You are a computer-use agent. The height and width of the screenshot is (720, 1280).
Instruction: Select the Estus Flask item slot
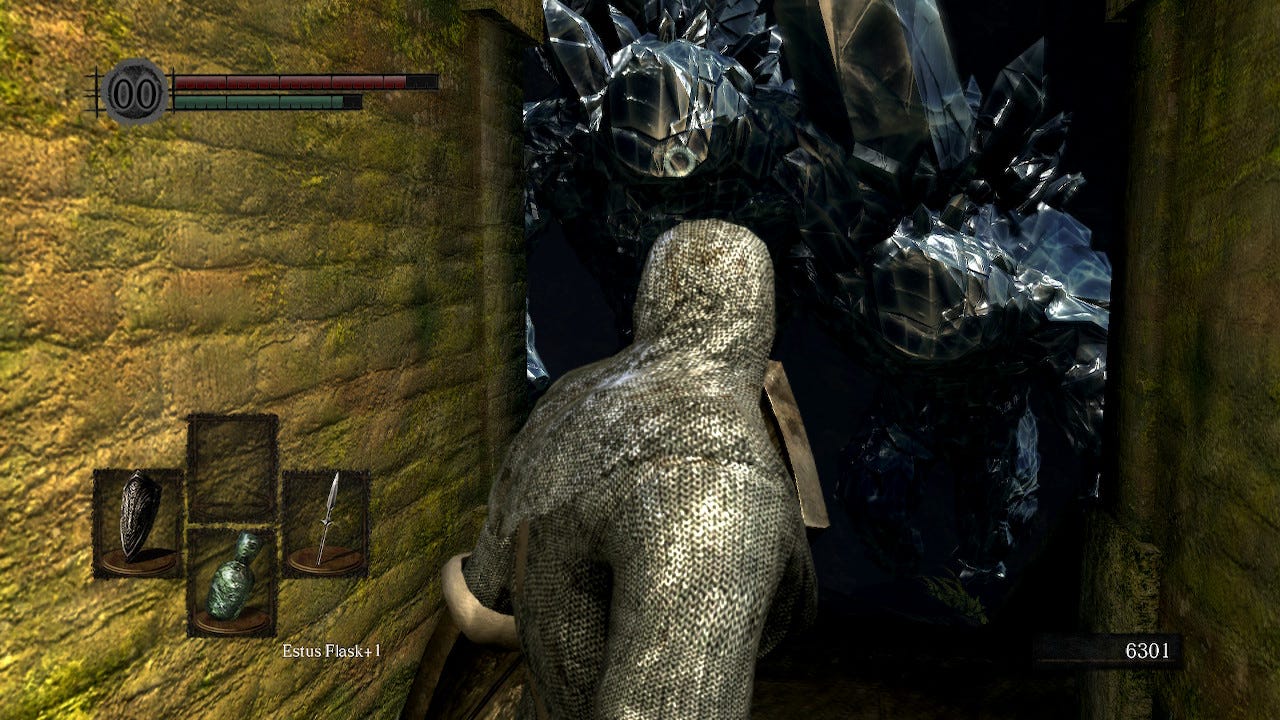(x=232, y=582)
